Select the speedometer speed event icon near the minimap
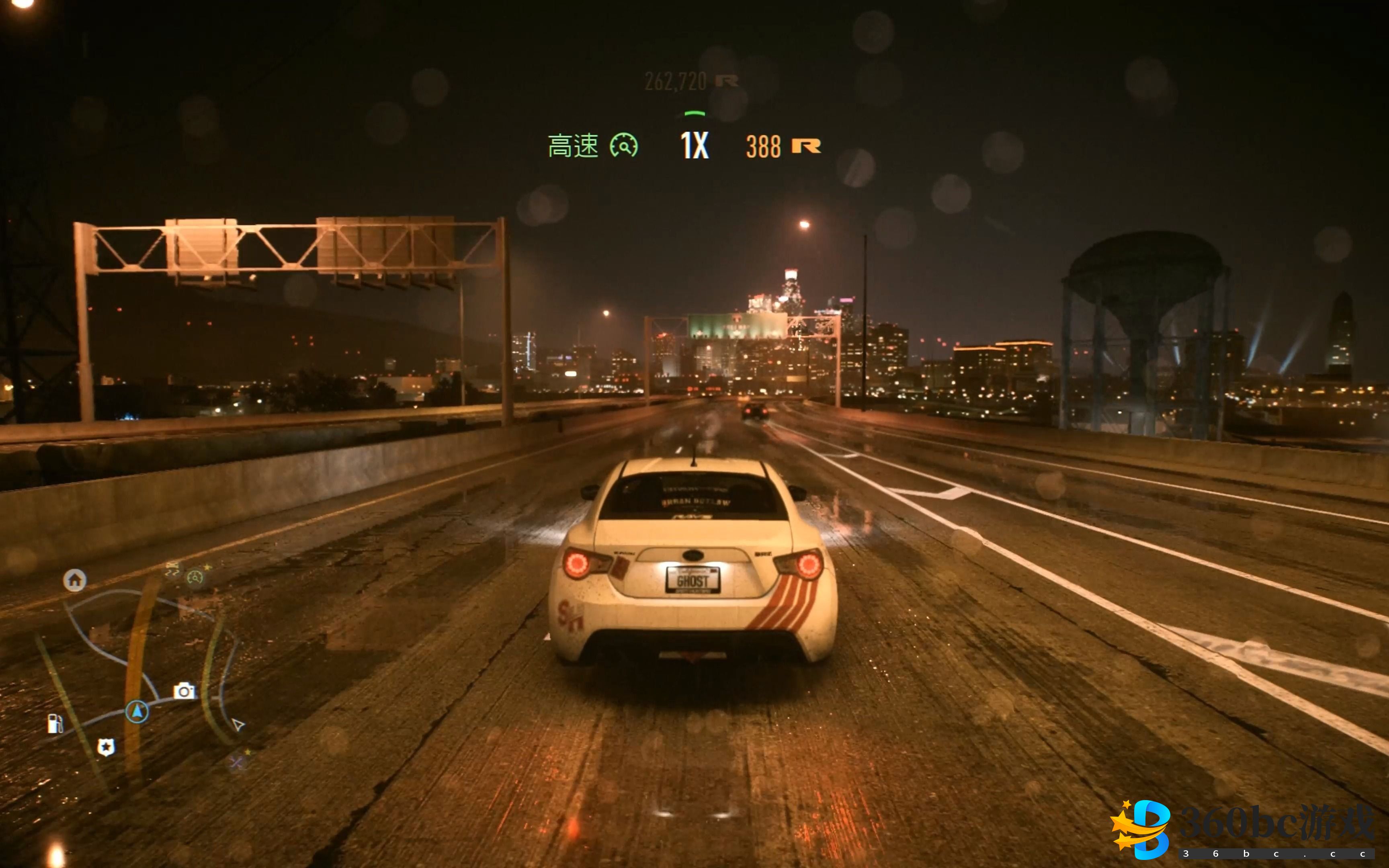This screenshot has width=1389, height=868. tap(196, 578)
